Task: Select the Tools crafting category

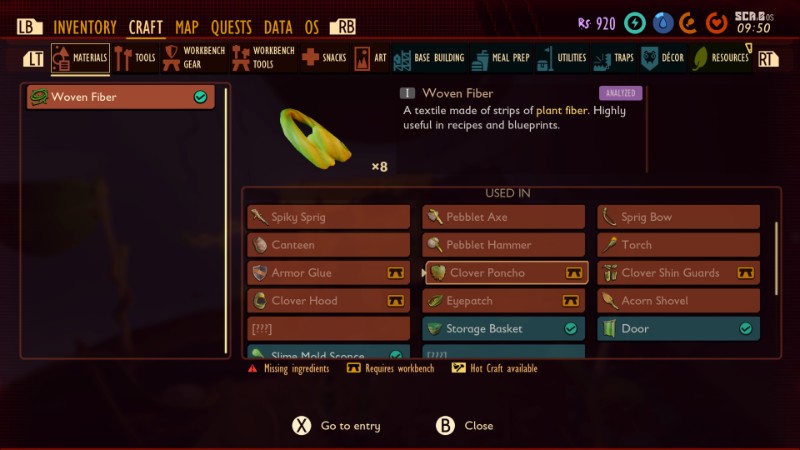Action: [x=136, y=58]
